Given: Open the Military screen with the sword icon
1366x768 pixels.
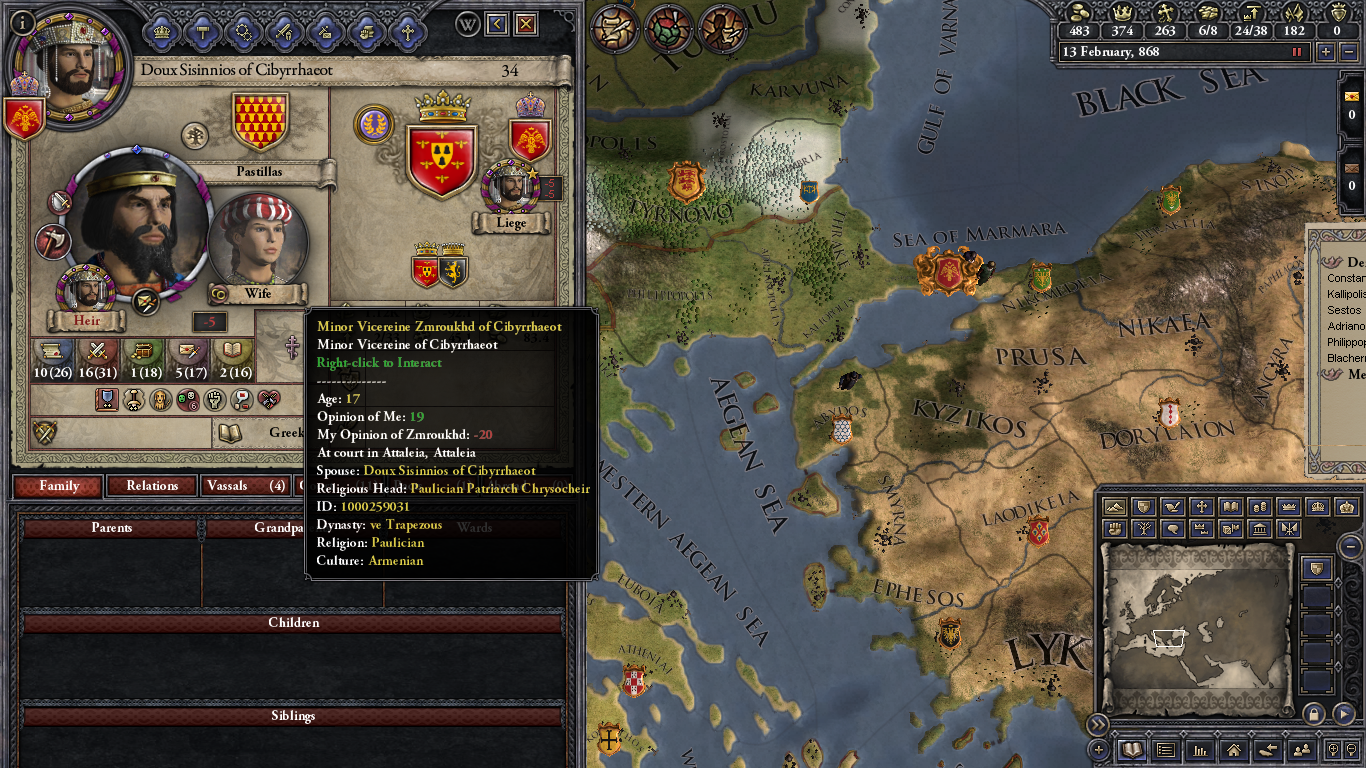Looking at the screenshot, I should (x=284, y=31).
